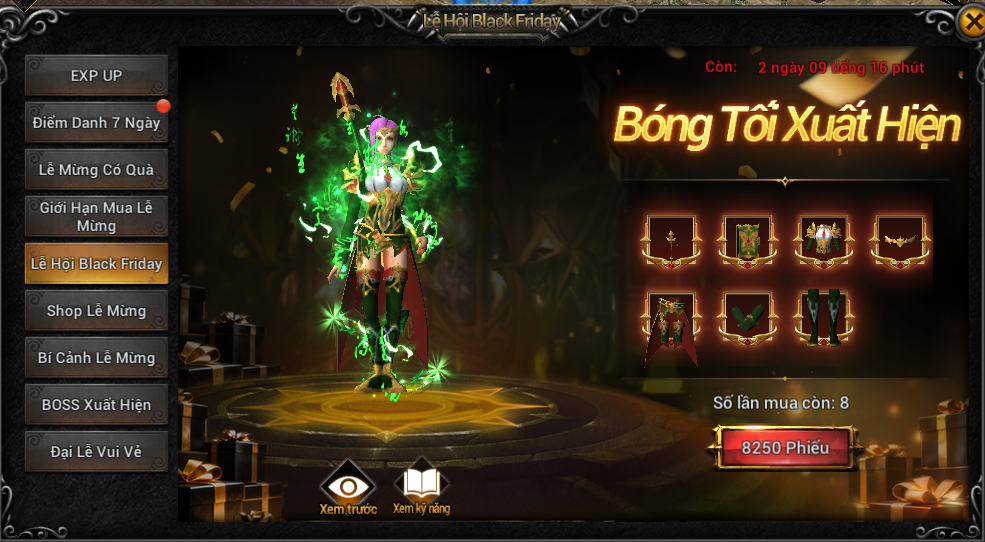
Task: Select the golden staff weapon slot
Action: pyautogui.click(x=669, y=241)
